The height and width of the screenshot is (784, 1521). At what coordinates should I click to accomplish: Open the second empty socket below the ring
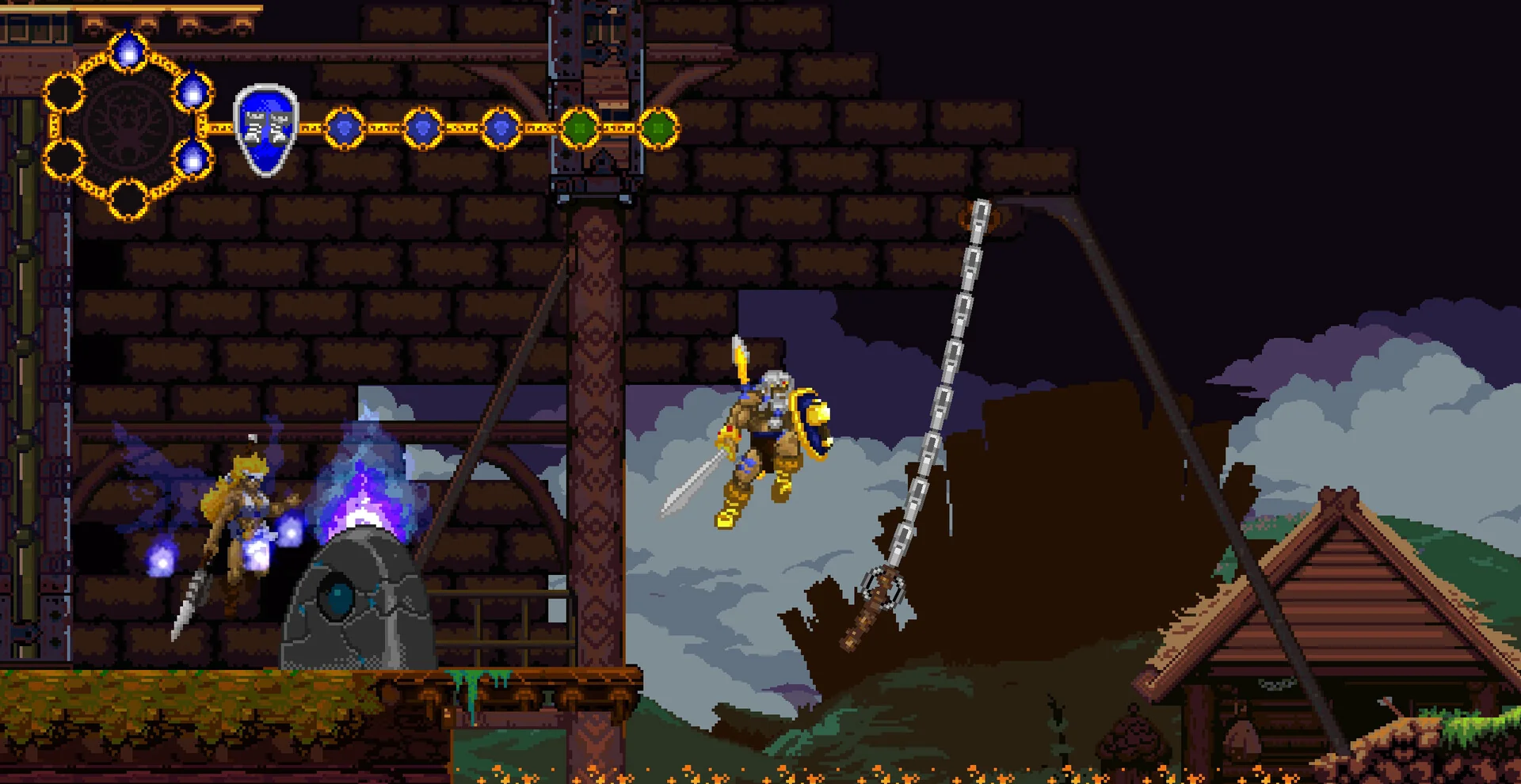click(63, 159)
